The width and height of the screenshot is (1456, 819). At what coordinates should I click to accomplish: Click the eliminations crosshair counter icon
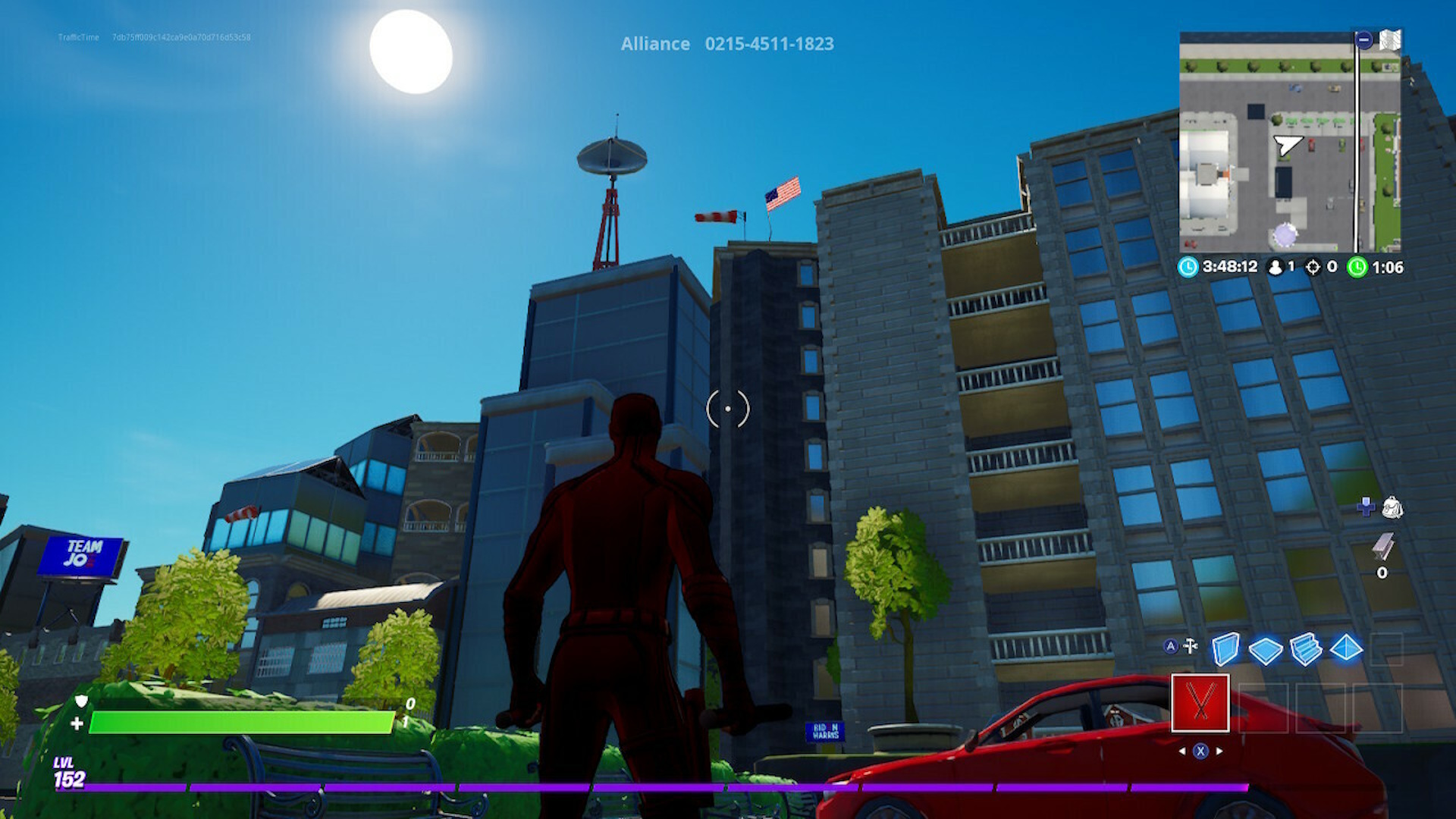[x=1313, y=266]
